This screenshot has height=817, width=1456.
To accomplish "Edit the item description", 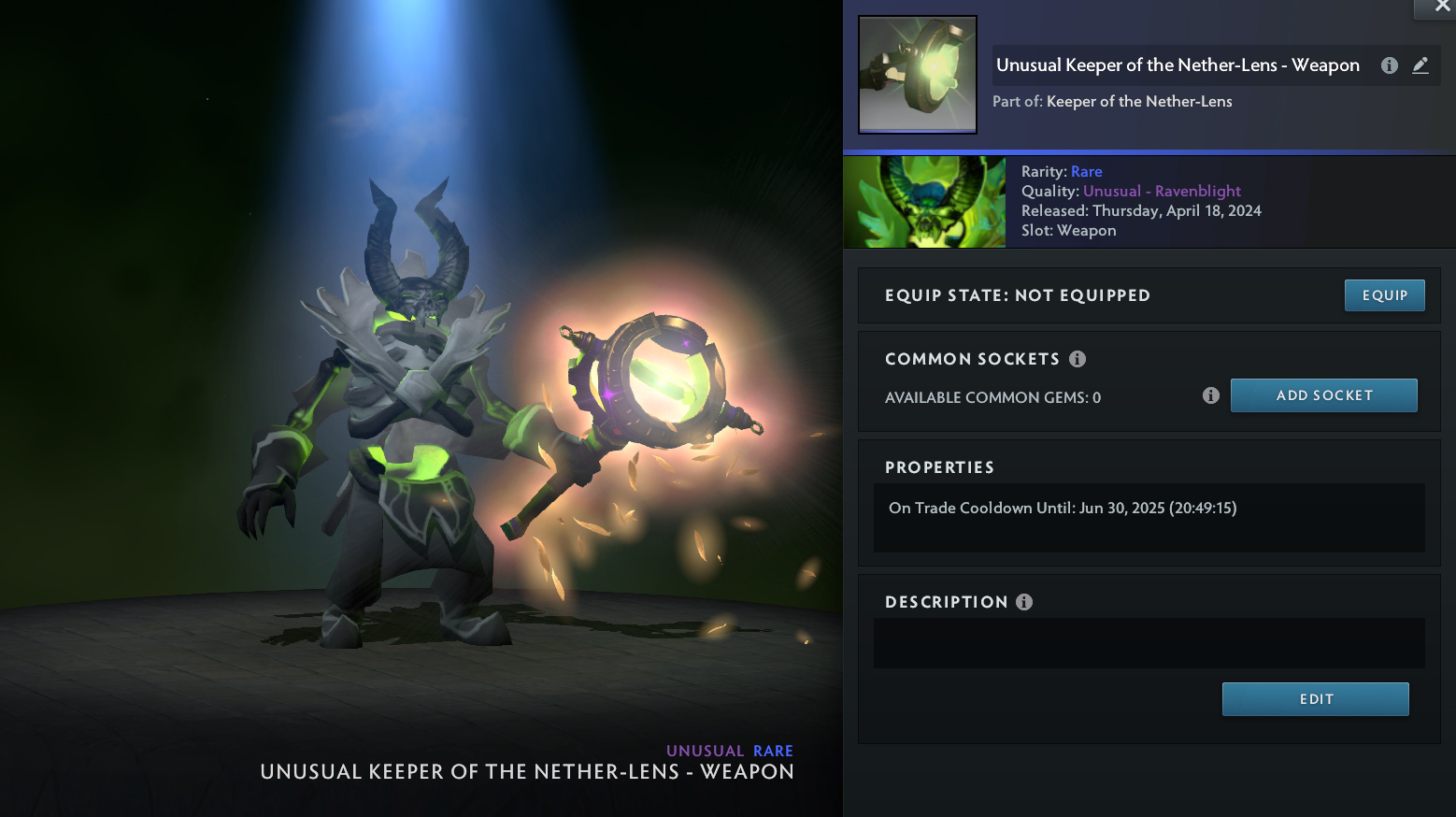I will (x=1315, y=699).
